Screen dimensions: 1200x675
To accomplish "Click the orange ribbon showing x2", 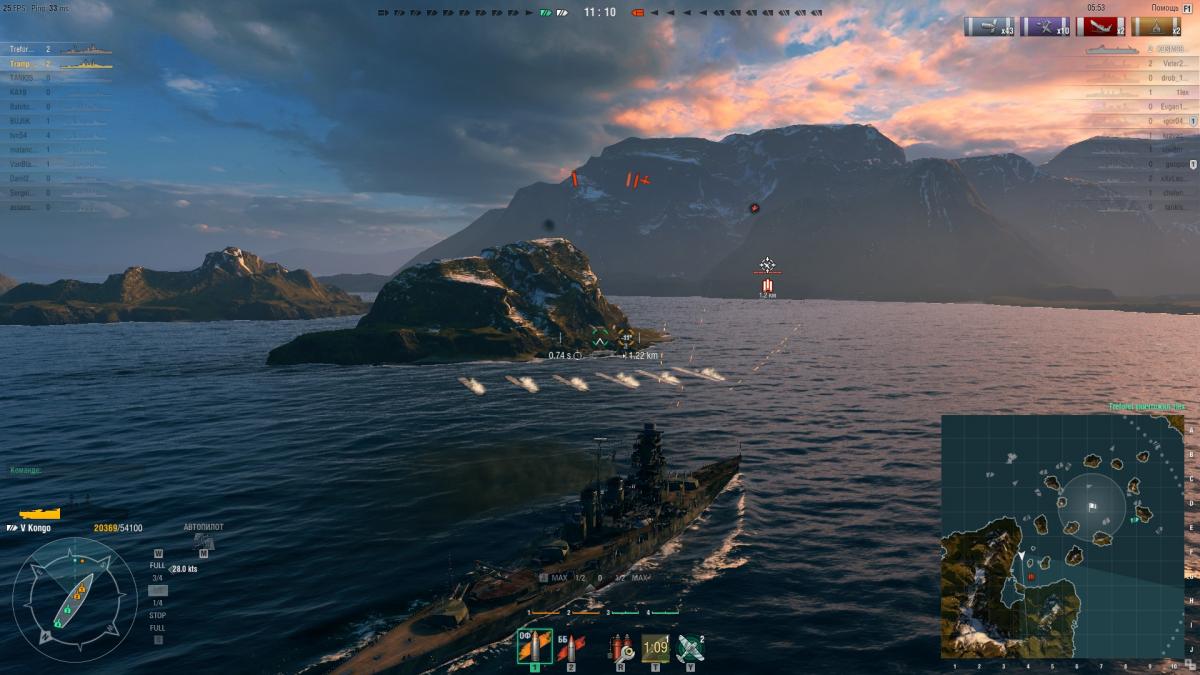I will tap(1157, 27).
